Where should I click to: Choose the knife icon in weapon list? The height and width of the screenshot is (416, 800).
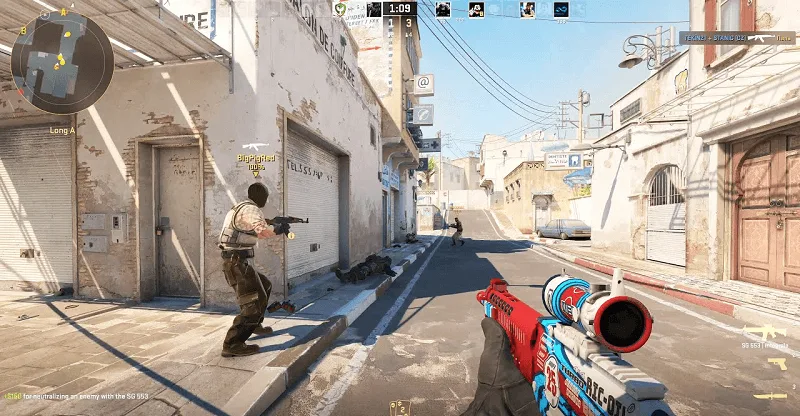[769, 396]
